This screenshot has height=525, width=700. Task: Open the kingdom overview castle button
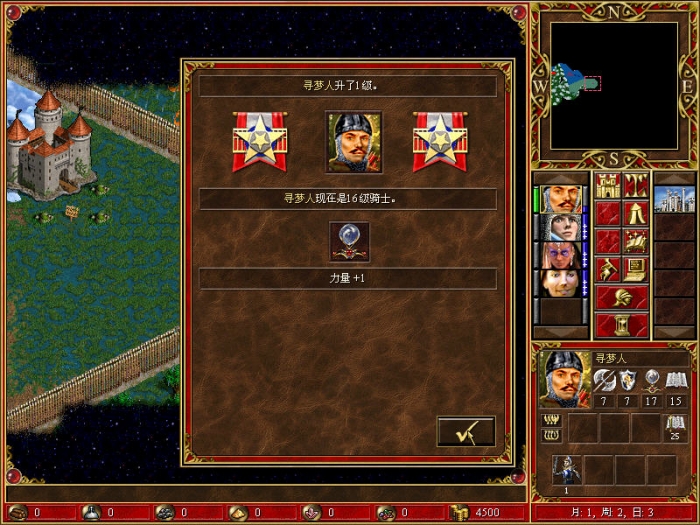pyautogui.click(x=608, y=185)
